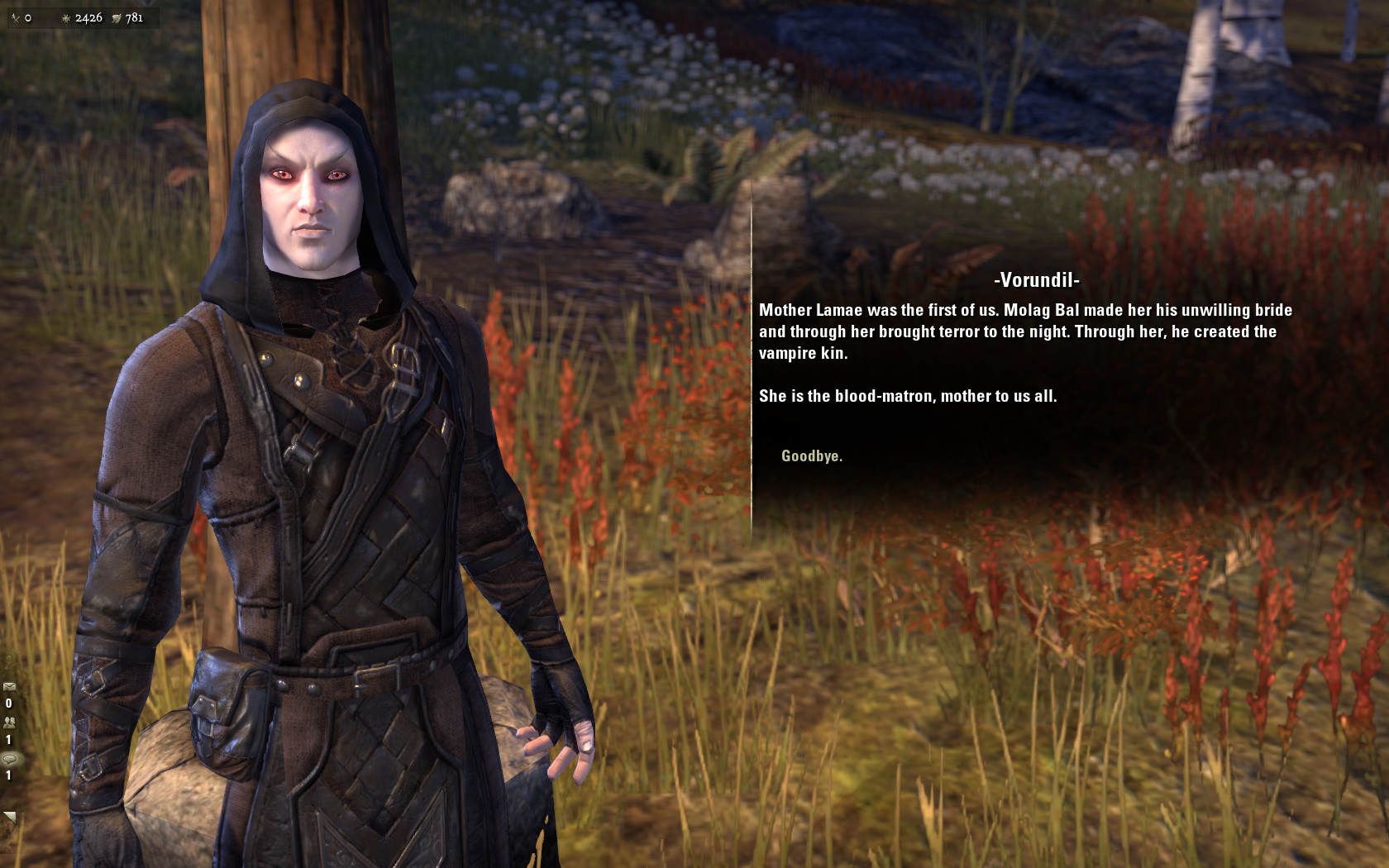Open the friends list icon
The height and width of the screenshot is (868, 1389).
point(9,723)
